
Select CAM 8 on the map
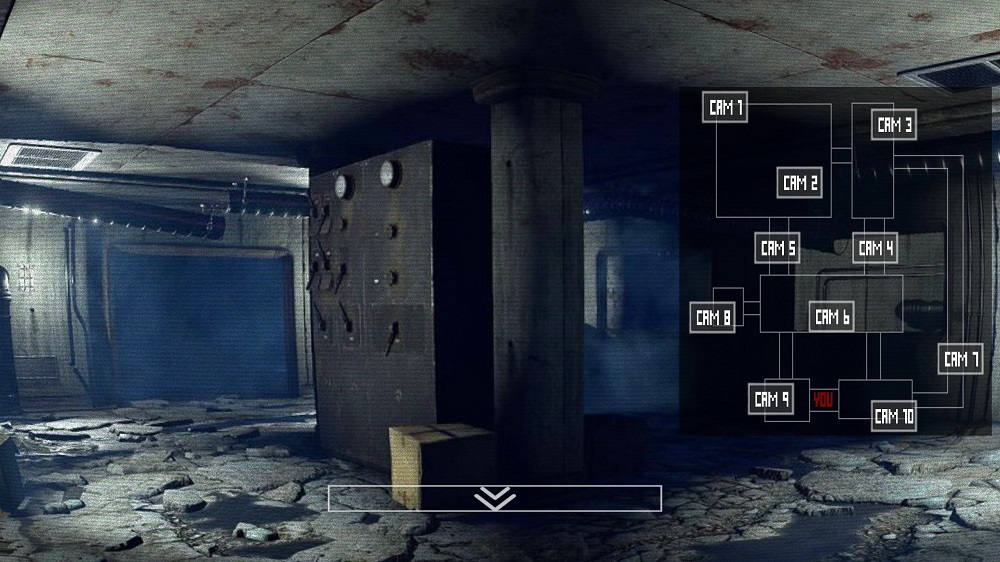pos(713,319)
